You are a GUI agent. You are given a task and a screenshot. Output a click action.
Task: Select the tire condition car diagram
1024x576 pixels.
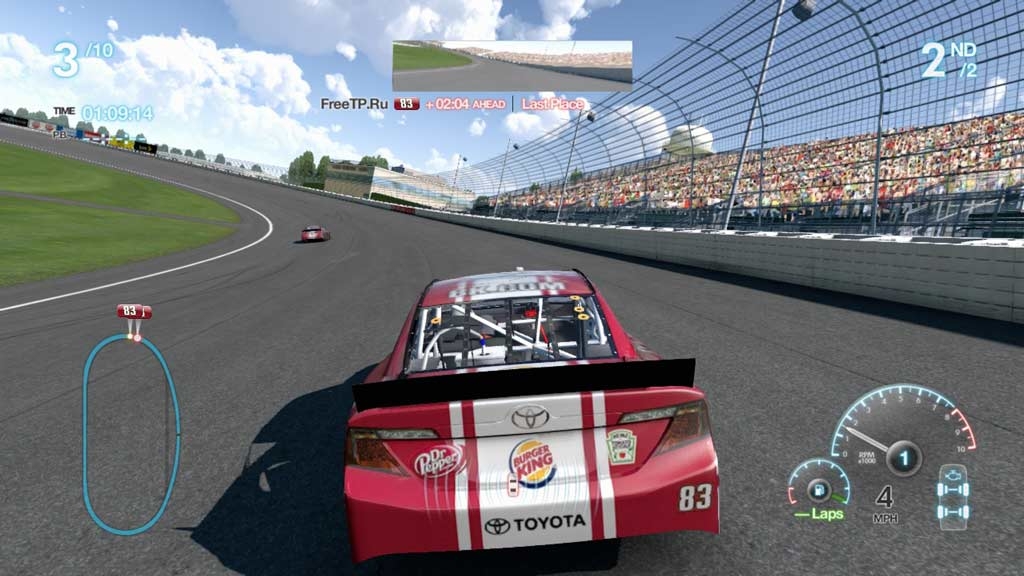coord(952,496)
